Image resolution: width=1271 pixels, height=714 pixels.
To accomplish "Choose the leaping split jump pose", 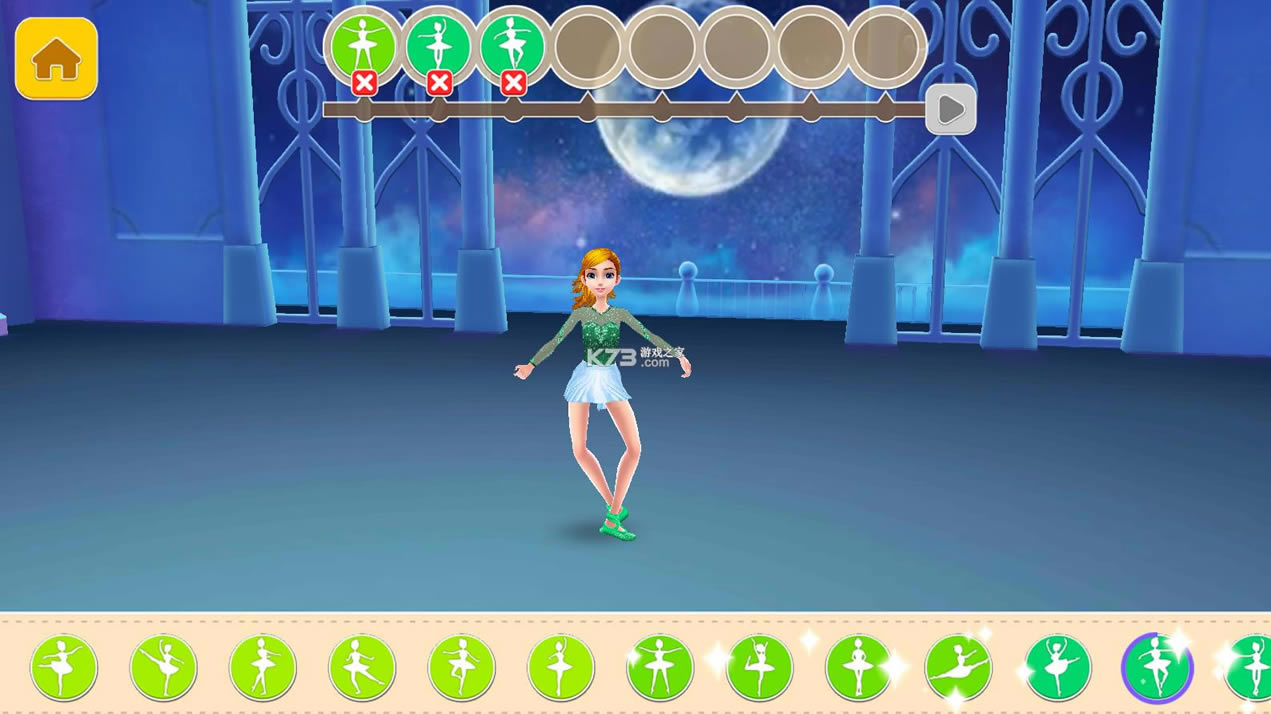I will click(958, 667).
